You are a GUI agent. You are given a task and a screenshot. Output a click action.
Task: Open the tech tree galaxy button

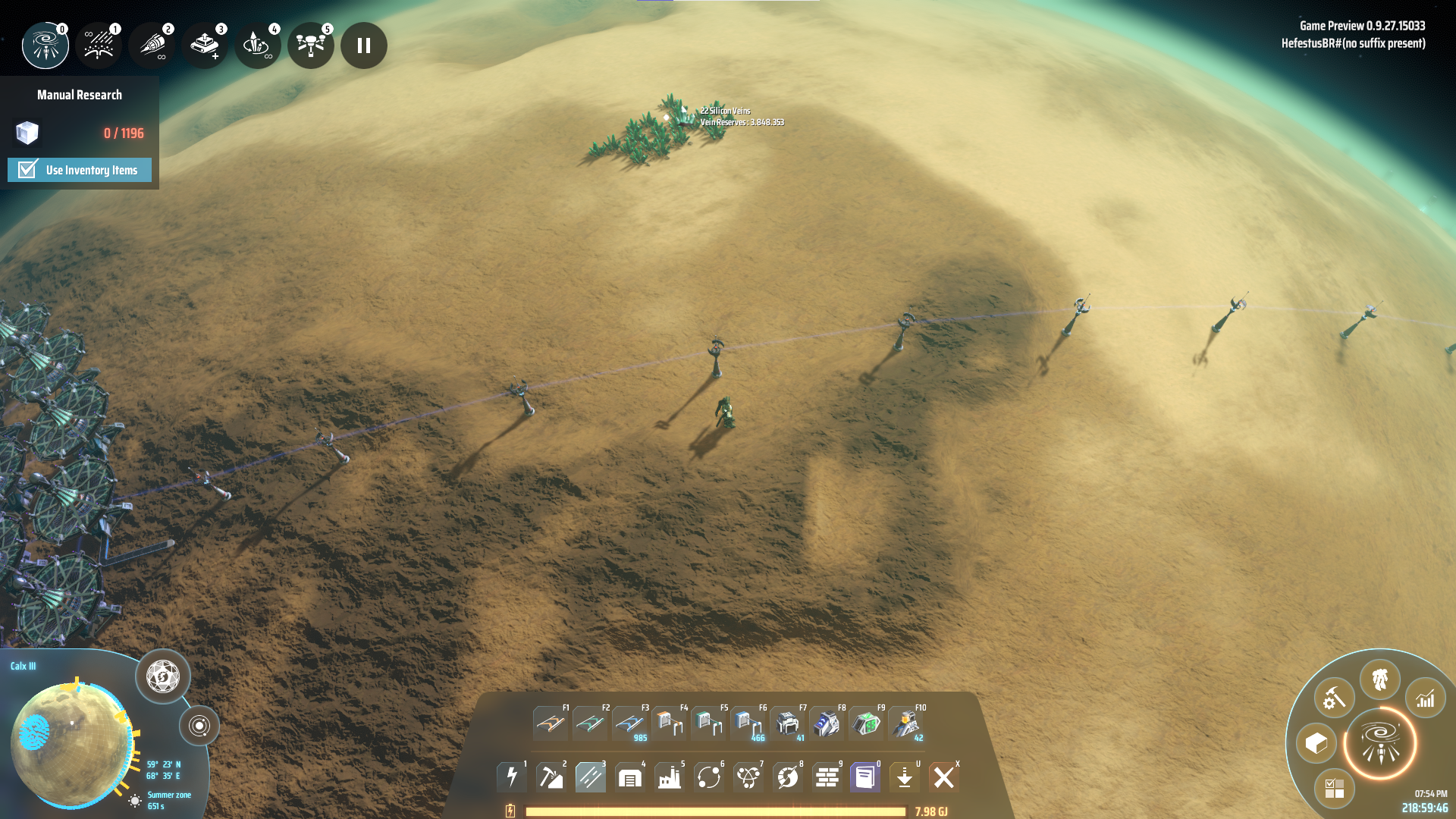coord(1380,743)
